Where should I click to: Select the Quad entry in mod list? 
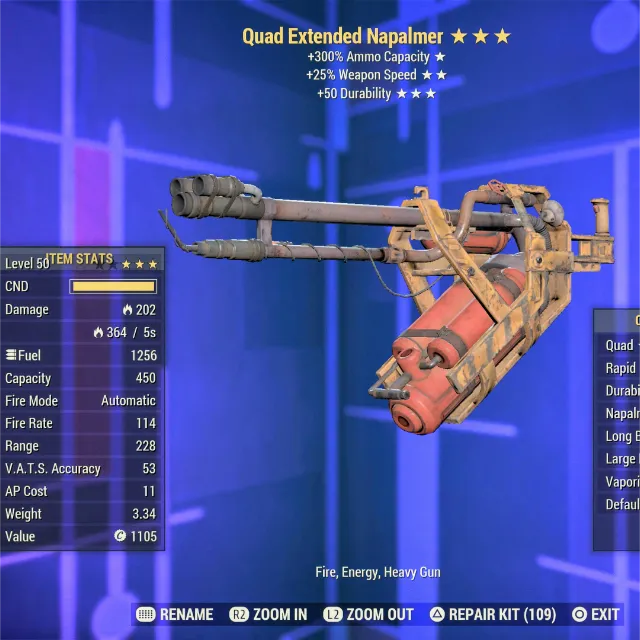pos(620,345)
